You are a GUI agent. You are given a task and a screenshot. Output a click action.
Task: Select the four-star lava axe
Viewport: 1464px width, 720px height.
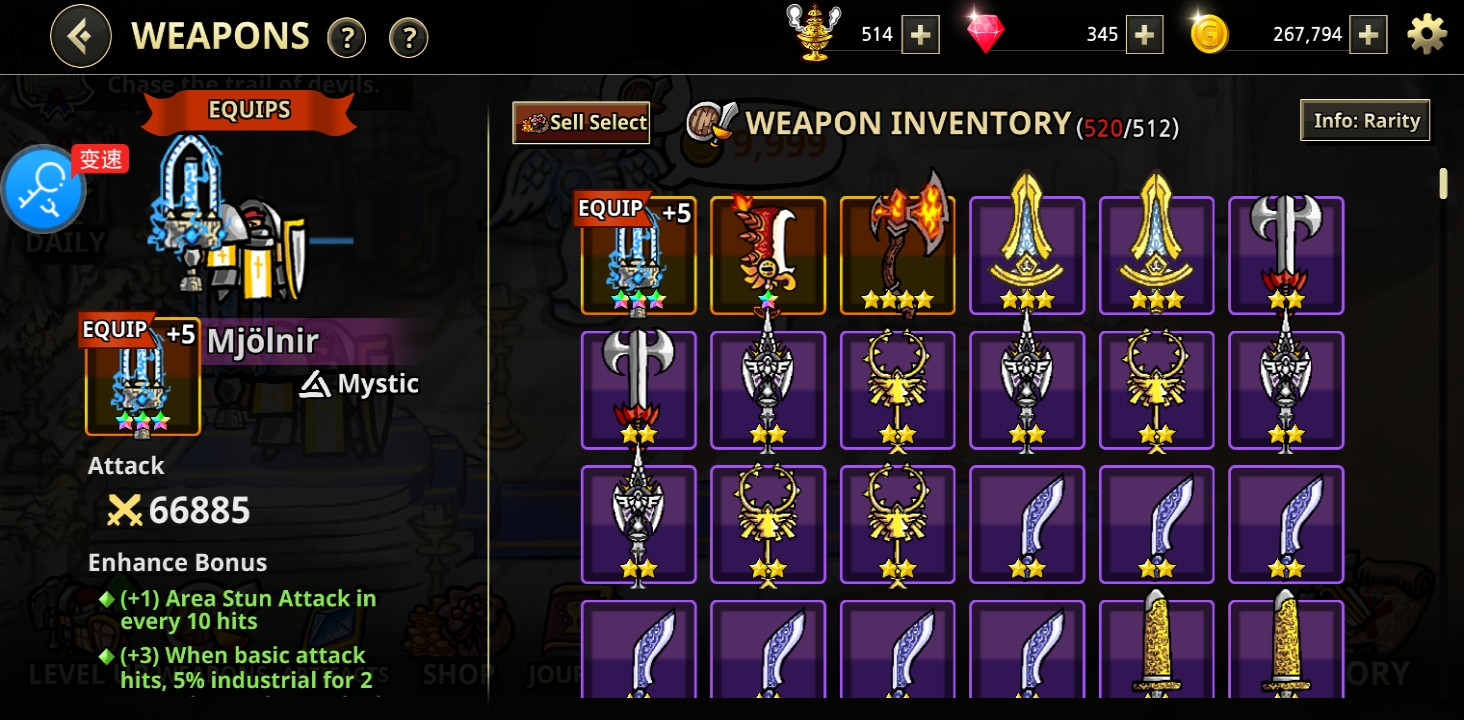click(897, 255)
